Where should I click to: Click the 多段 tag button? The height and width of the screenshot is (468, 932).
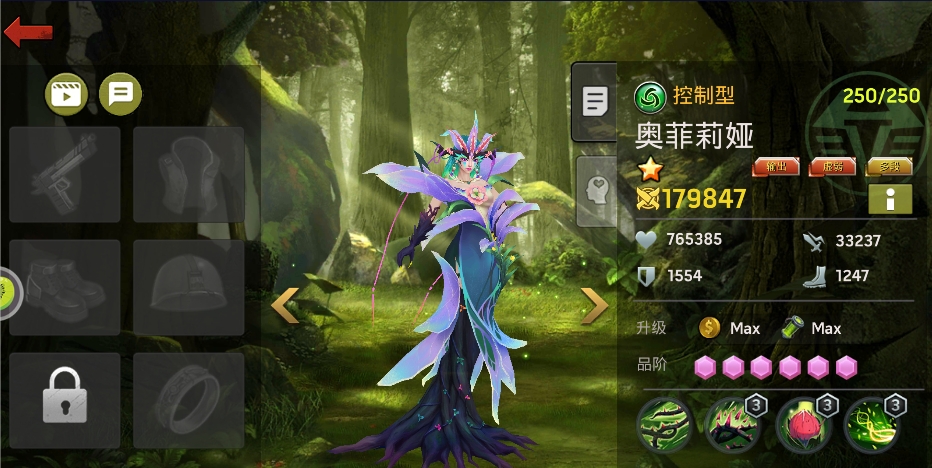(x=889, y=167)
